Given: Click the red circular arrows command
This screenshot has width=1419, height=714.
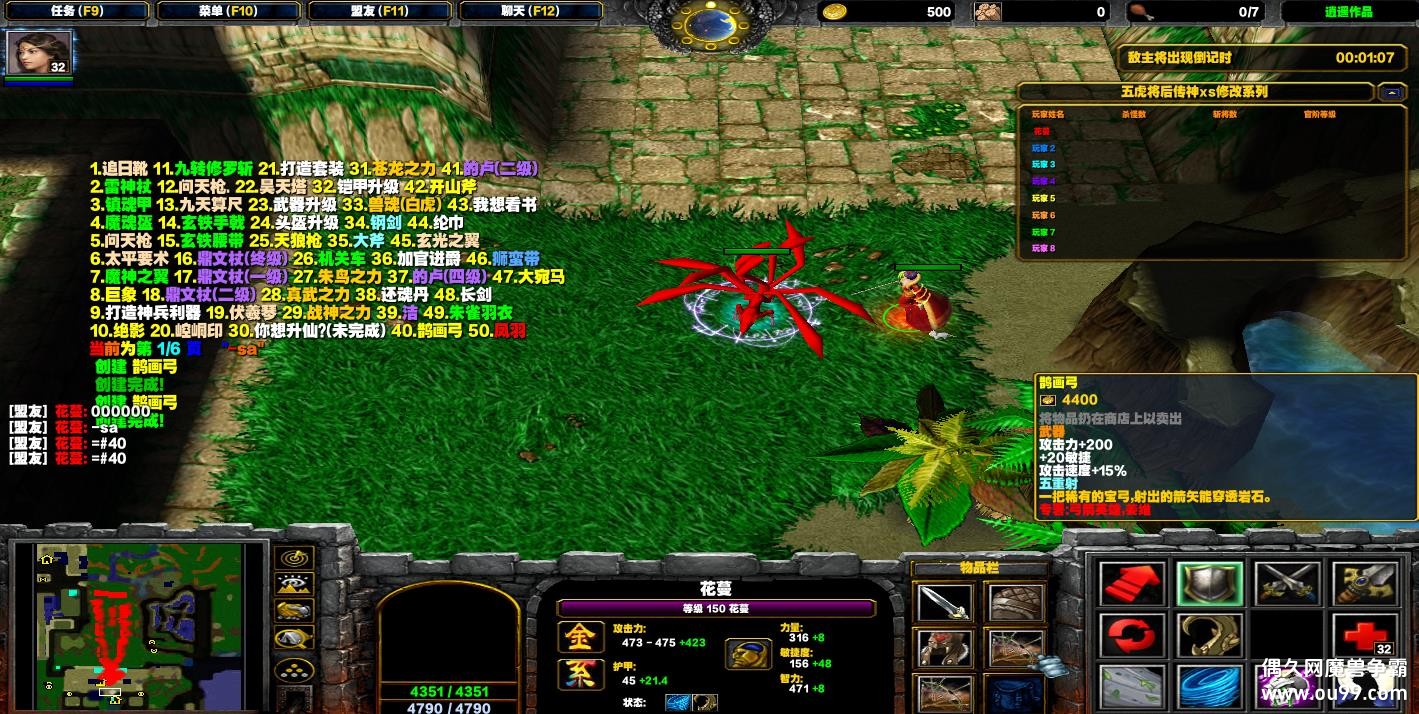Looking at the screenshot, I should point(1132,636).
